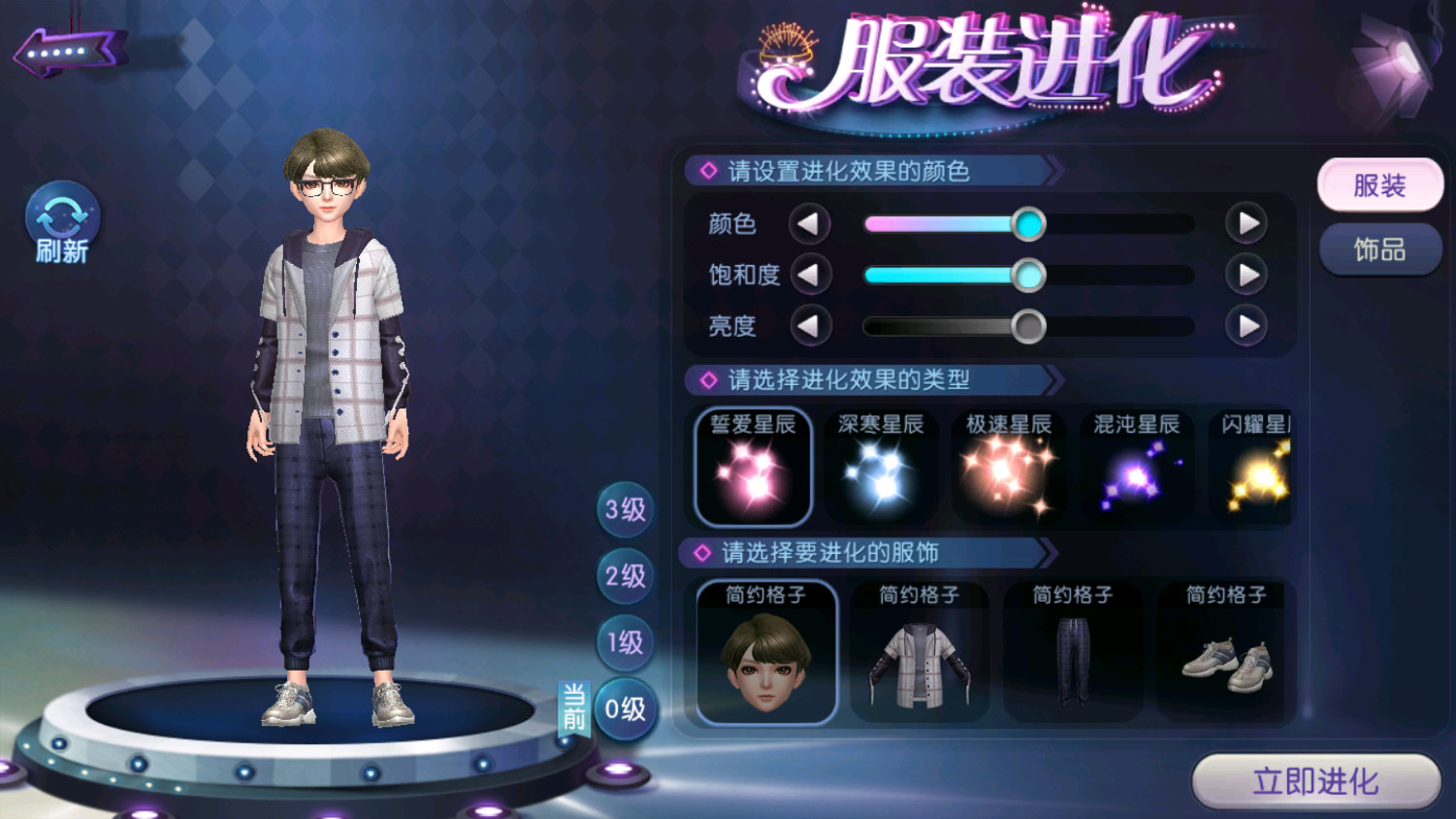Decrease 亮度 brightness with left arrow

(809, 326)
